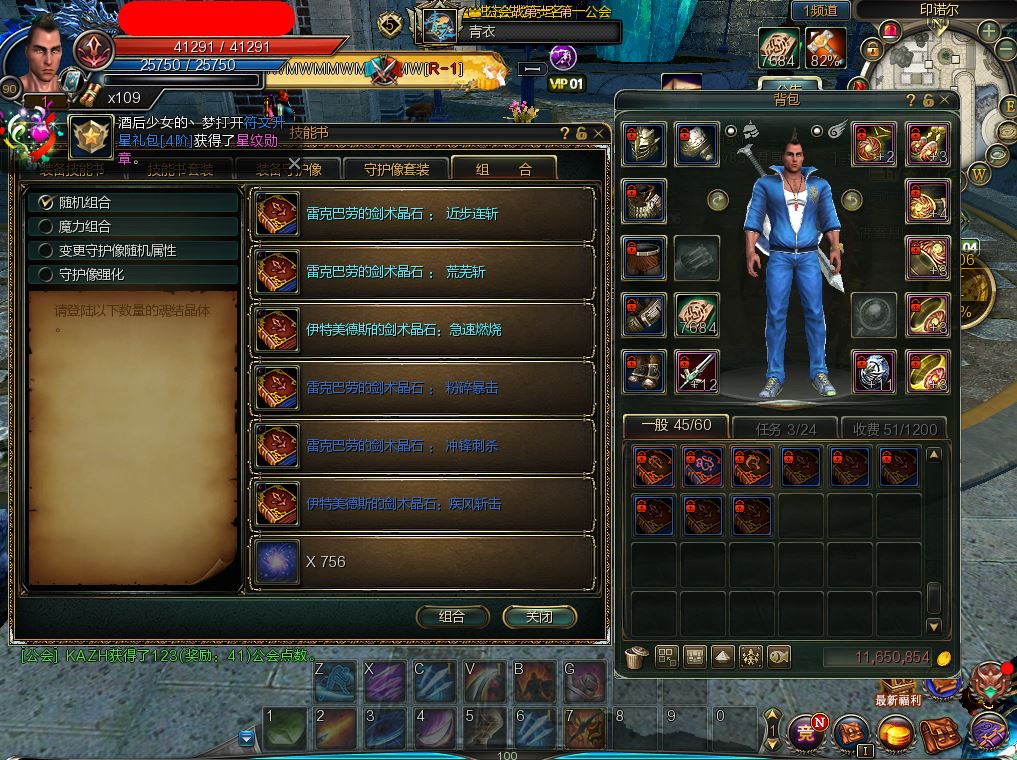
Task: Click the trash can icon in bag
Action: point(636,657)
